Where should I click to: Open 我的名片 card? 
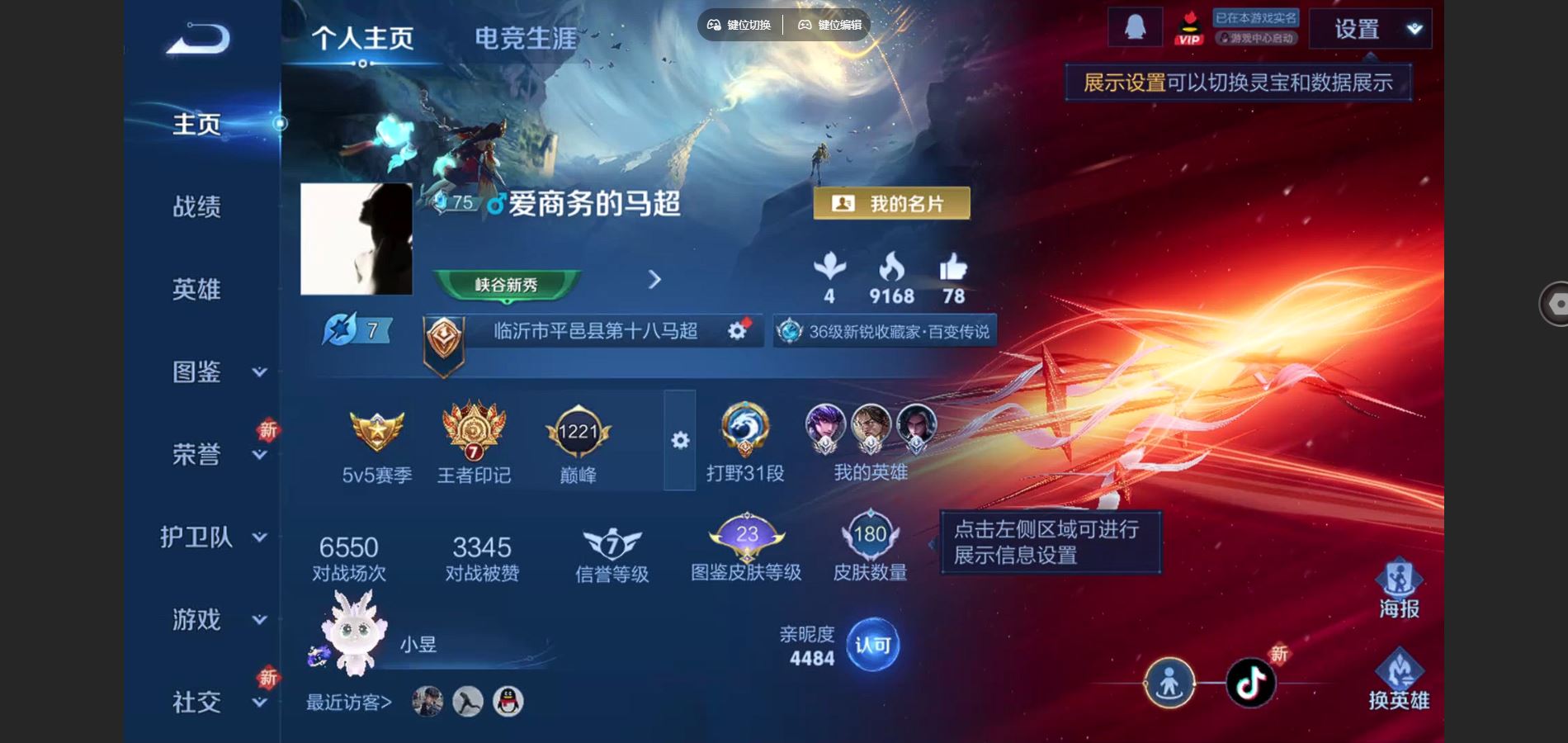(x=891, y=203)
